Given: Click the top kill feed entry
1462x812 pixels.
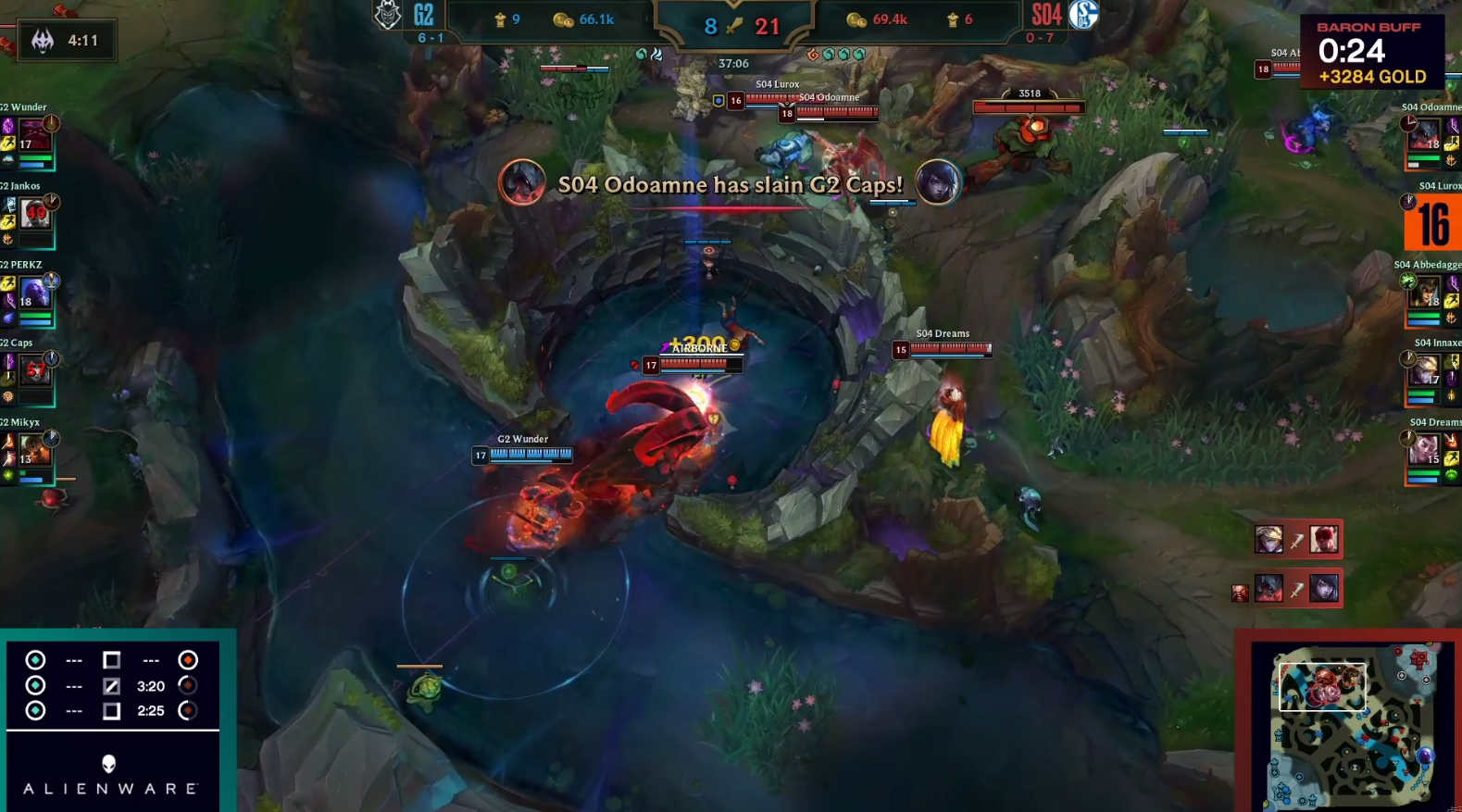Looking at the screenshot, I should 1296,539.
